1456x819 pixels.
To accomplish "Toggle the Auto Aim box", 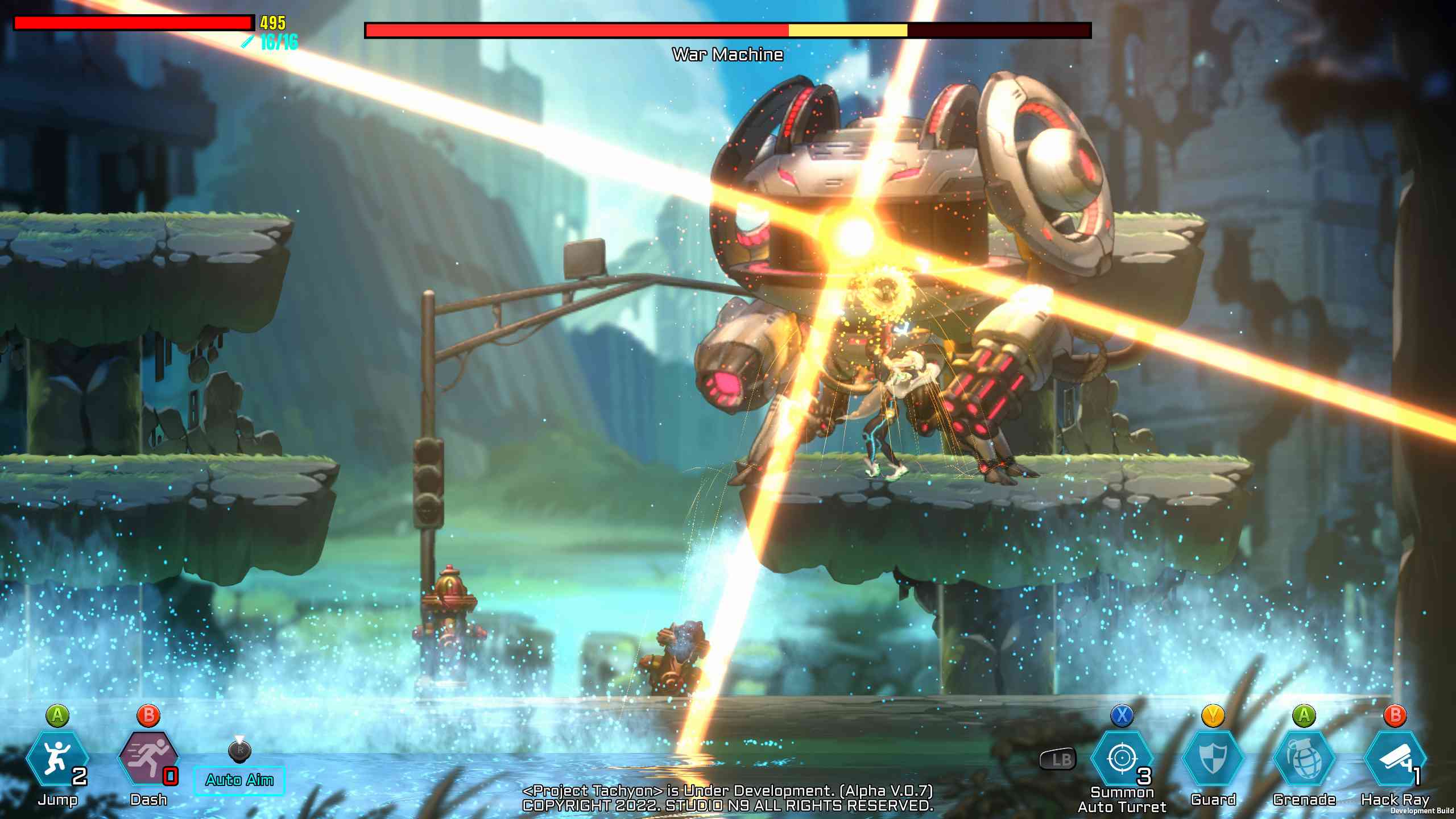I will [x=239, y=780].
